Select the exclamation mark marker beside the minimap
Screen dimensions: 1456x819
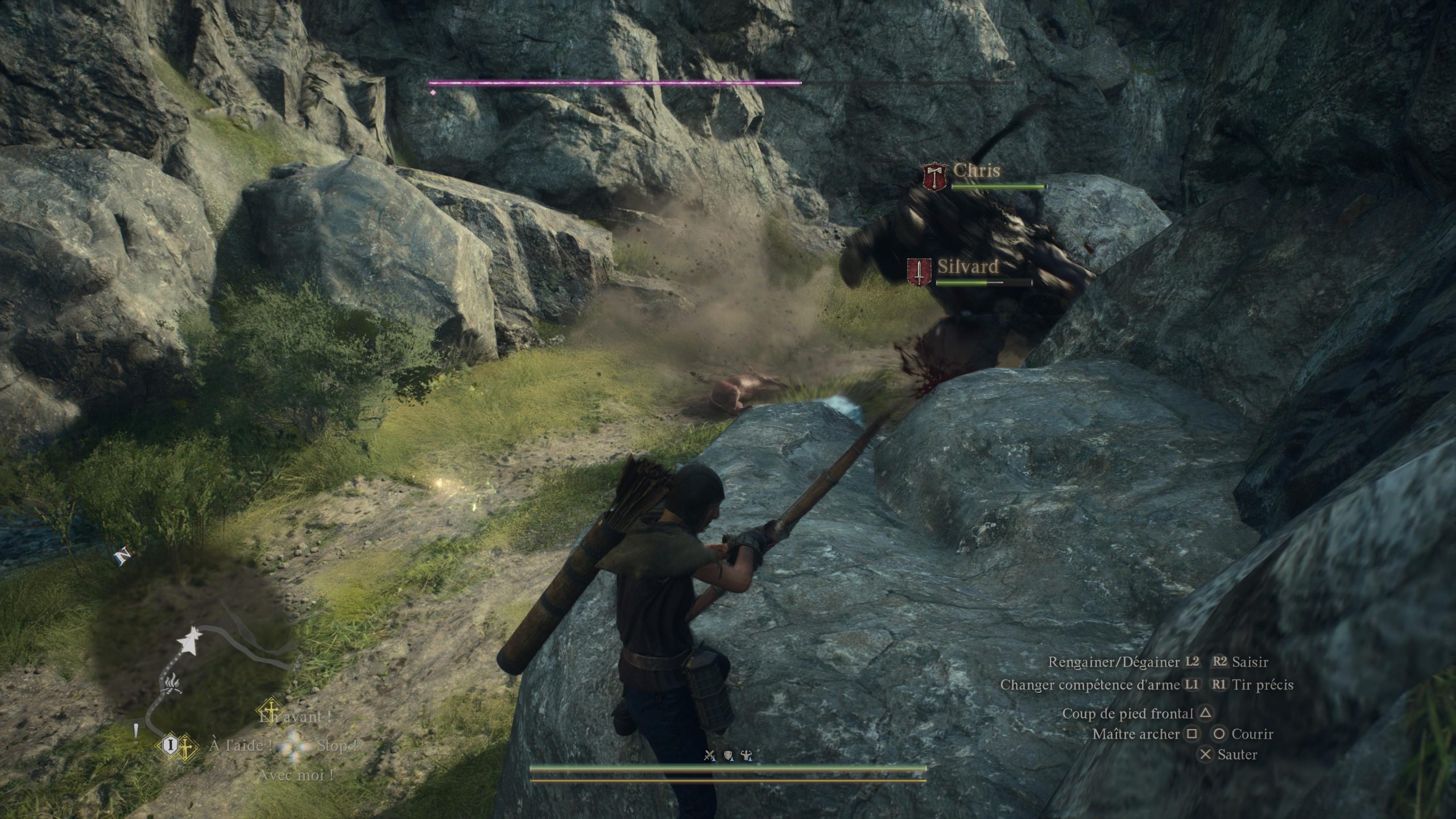point(136,734)
